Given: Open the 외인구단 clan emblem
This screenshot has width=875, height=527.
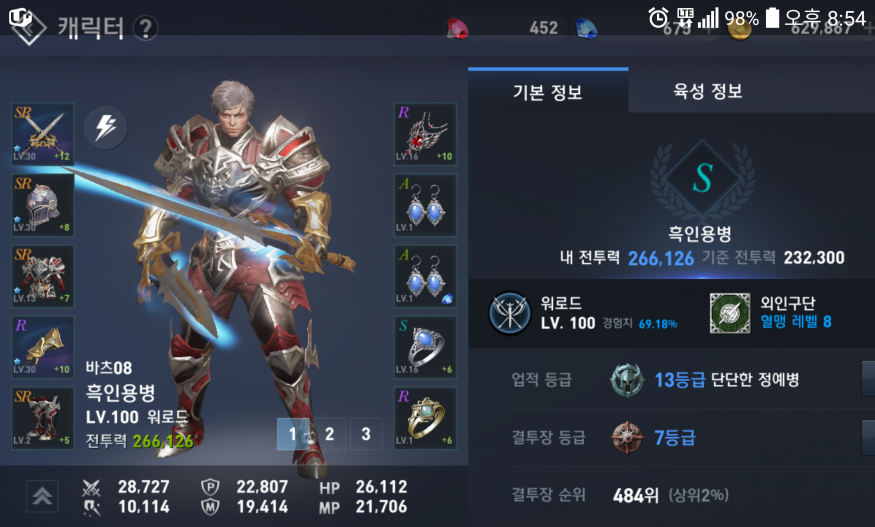Looking at the screenshot, I should click(729, 313).
